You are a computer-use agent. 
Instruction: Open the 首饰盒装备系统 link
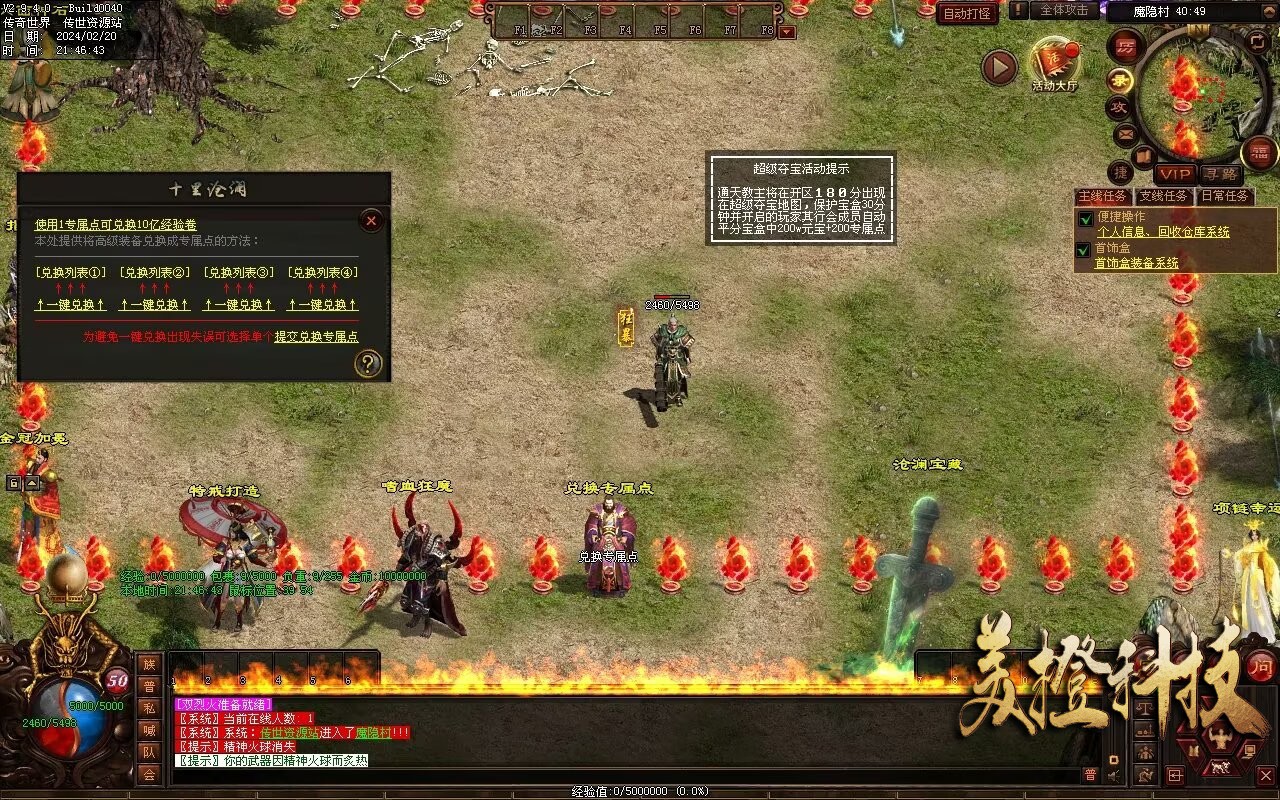click(x=1136, y=263)
